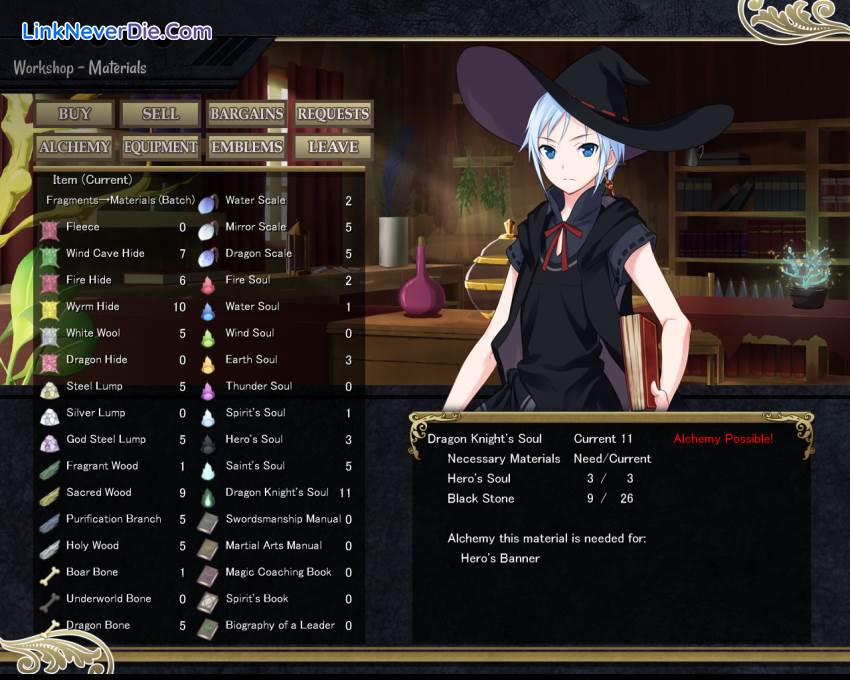Leave the workshop with LEAVE

pos(333,147)
